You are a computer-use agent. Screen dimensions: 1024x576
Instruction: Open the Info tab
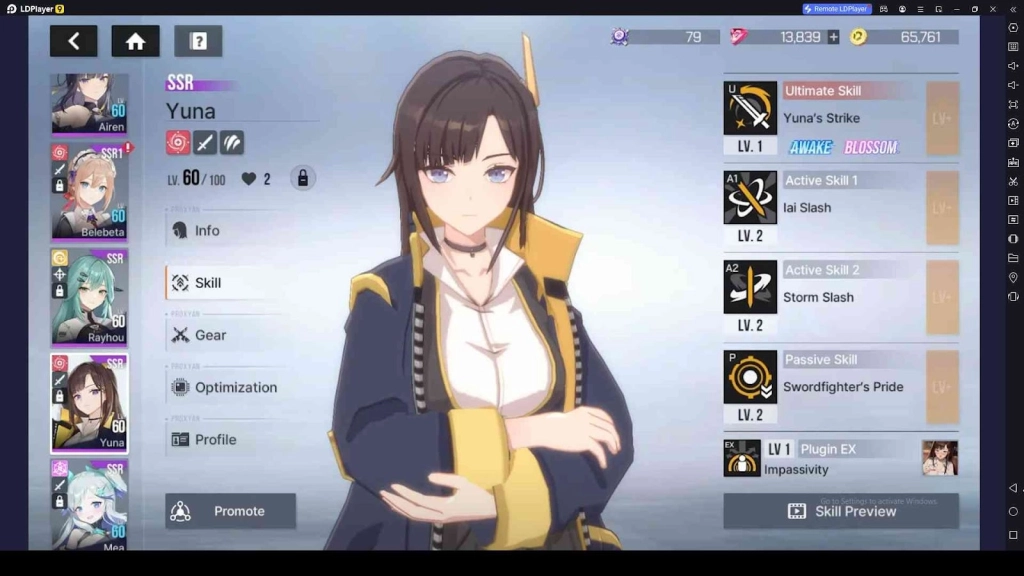[206, 231]
